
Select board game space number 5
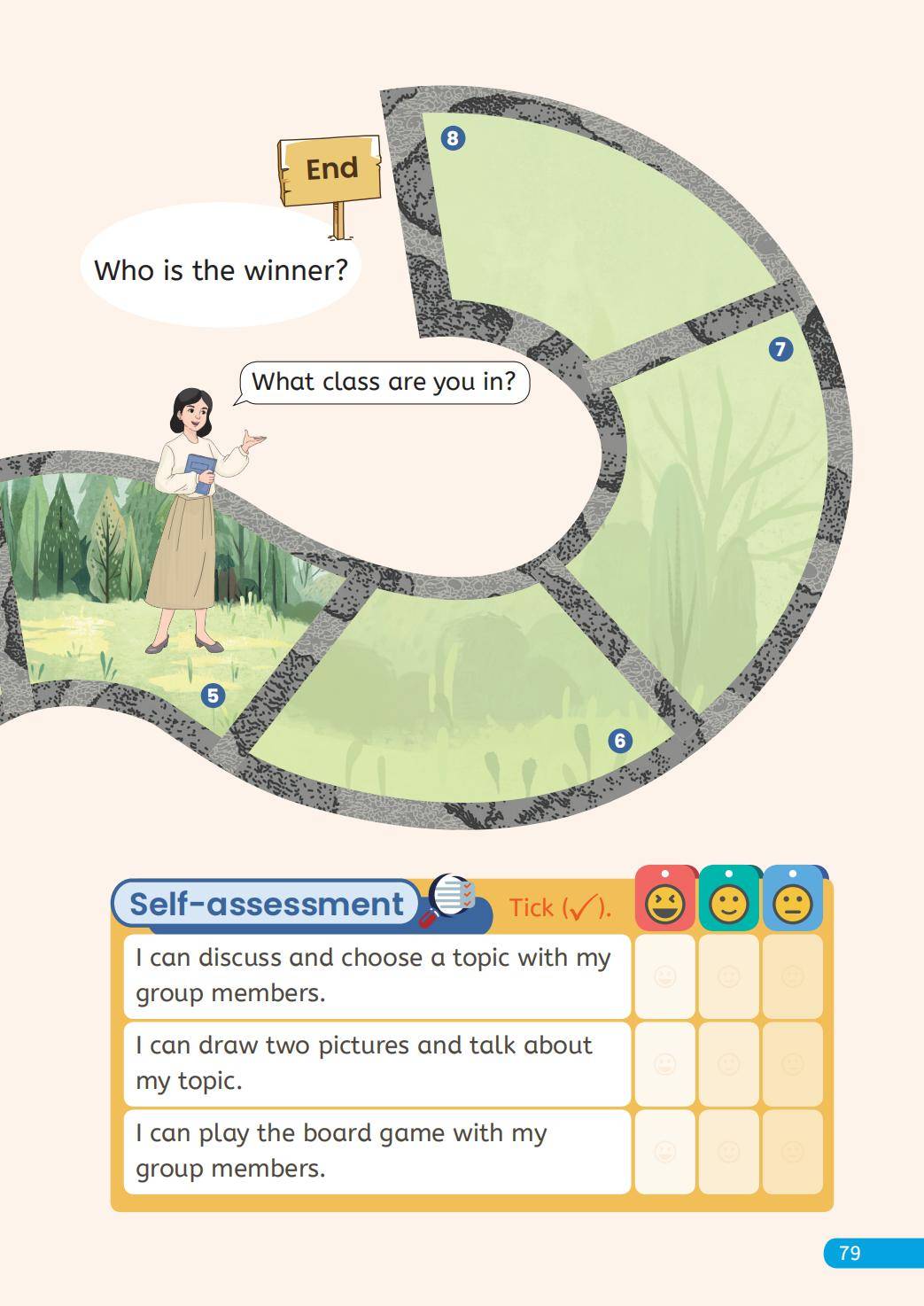[x=212, y=696]
